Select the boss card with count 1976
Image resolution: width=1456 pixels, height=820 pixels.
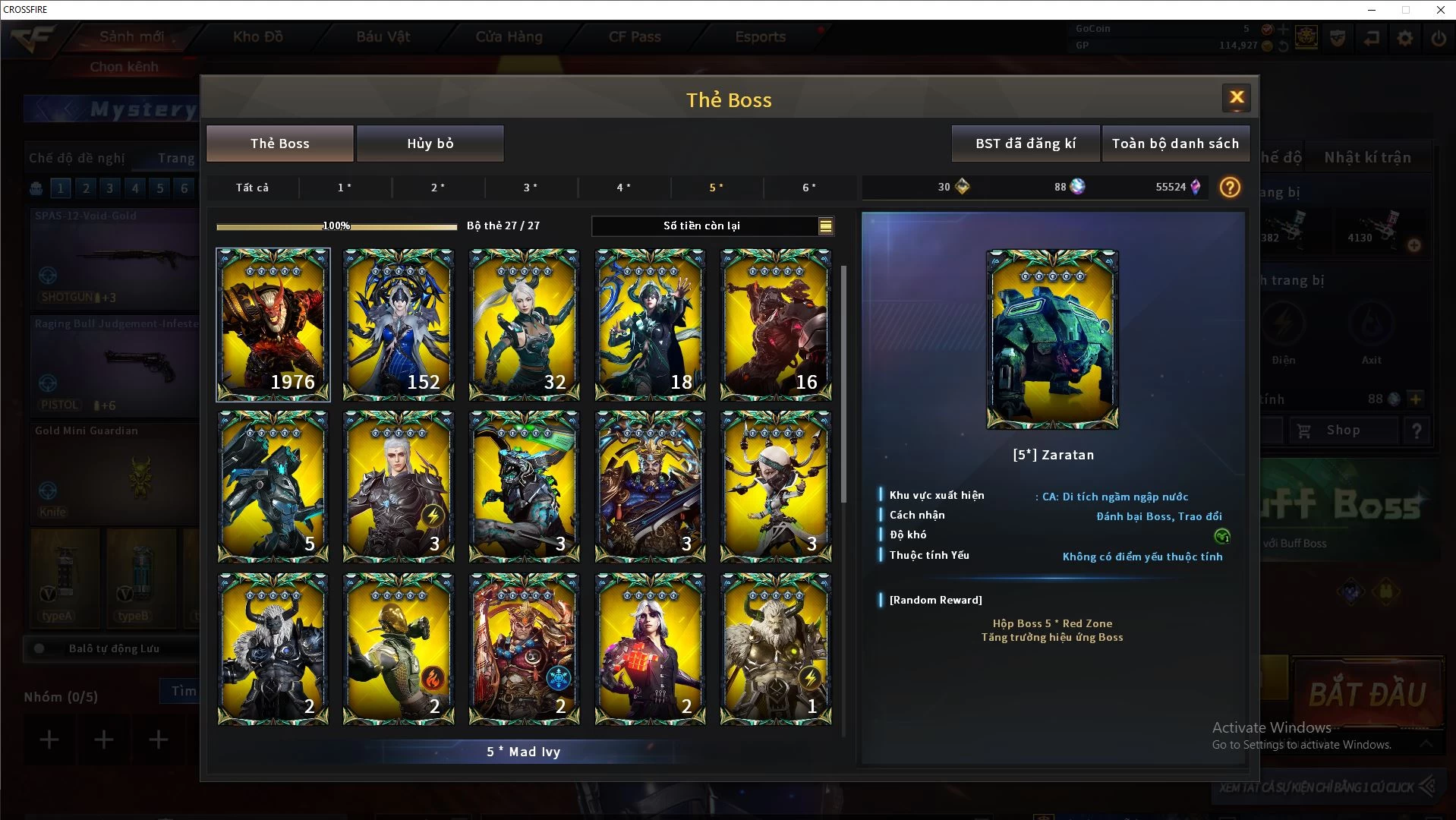(x=273, y=324)
